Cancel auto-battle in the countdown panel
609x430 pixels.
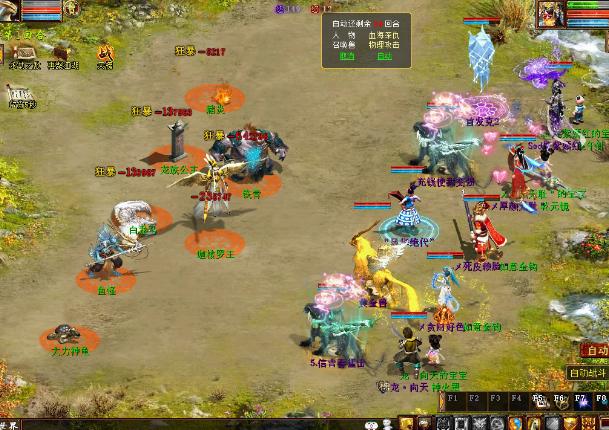click(346, 56)
